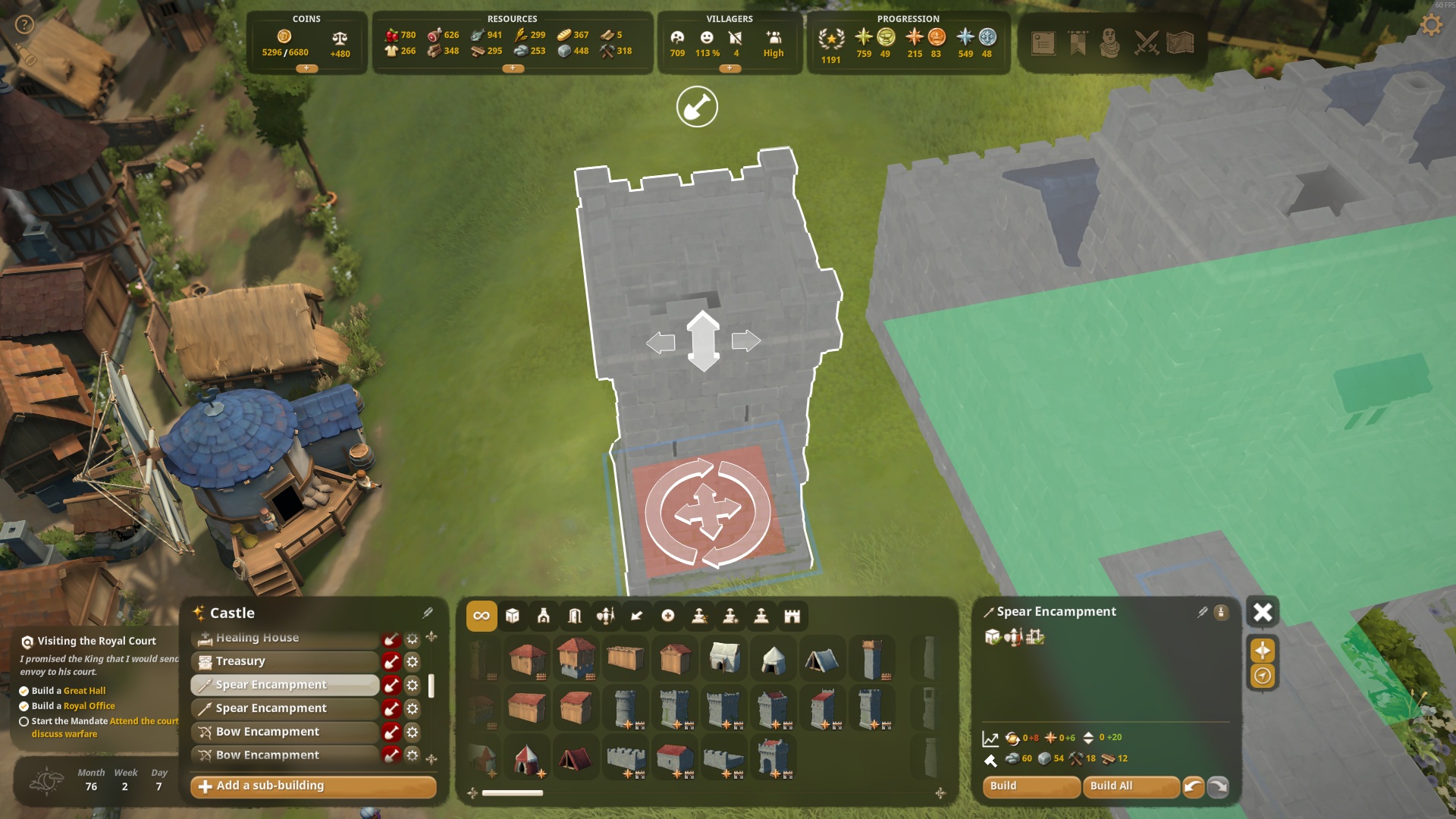This screenshot has height=819, width=1456.
Task: Expand the Coins panel plus button
Action: pos(306,68)
